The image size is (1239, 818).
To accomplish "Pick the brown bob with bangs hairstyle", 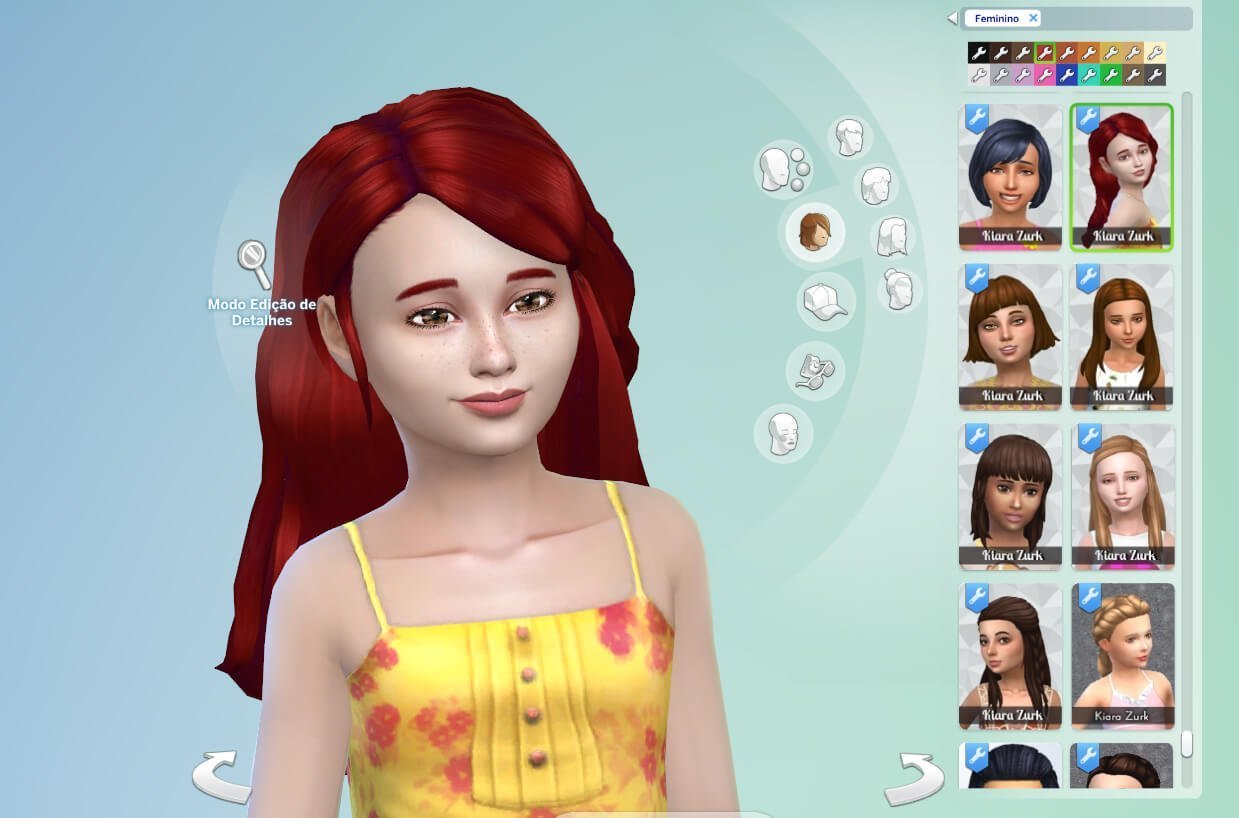I will click(1010, 336).
